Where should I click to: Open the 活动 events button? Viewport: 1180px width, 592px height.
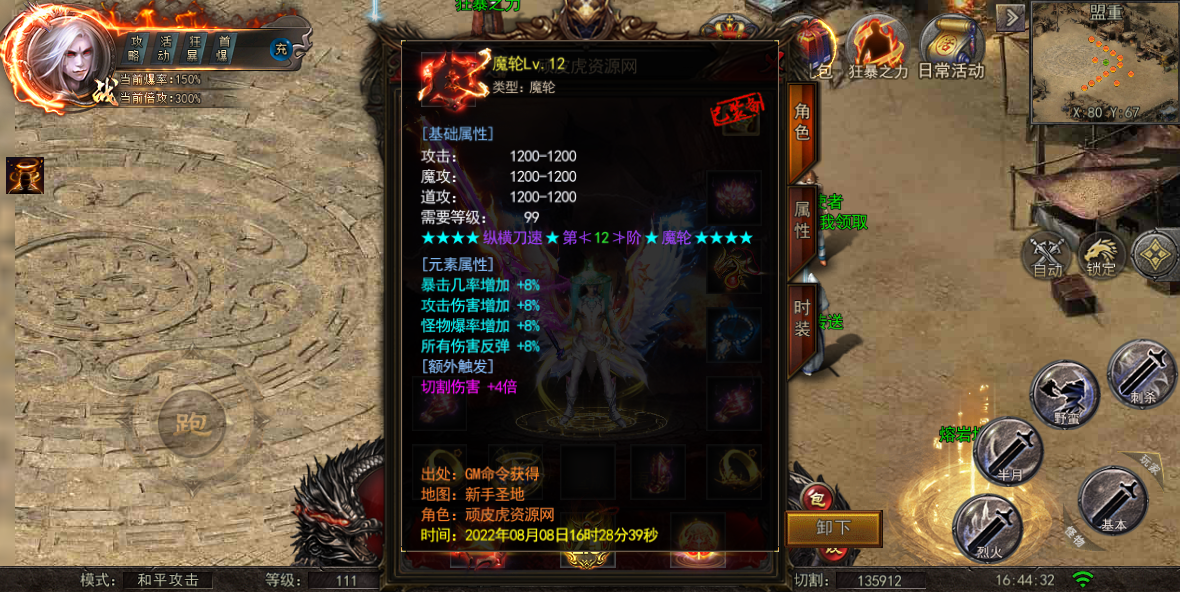pyautogui.click(x=166, y=47)
